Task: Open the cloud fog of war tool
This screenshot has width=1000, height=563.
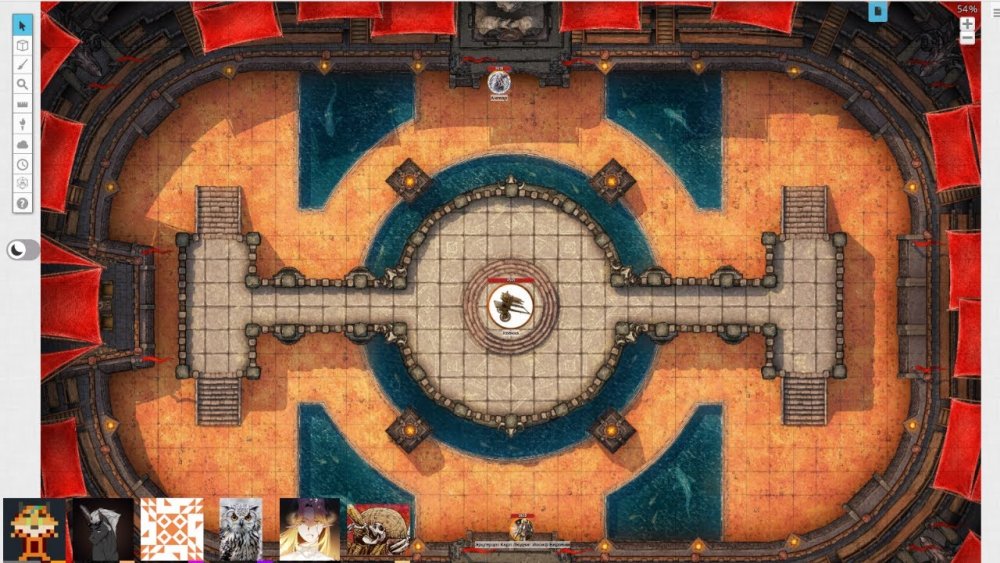Action: (23, 144)
